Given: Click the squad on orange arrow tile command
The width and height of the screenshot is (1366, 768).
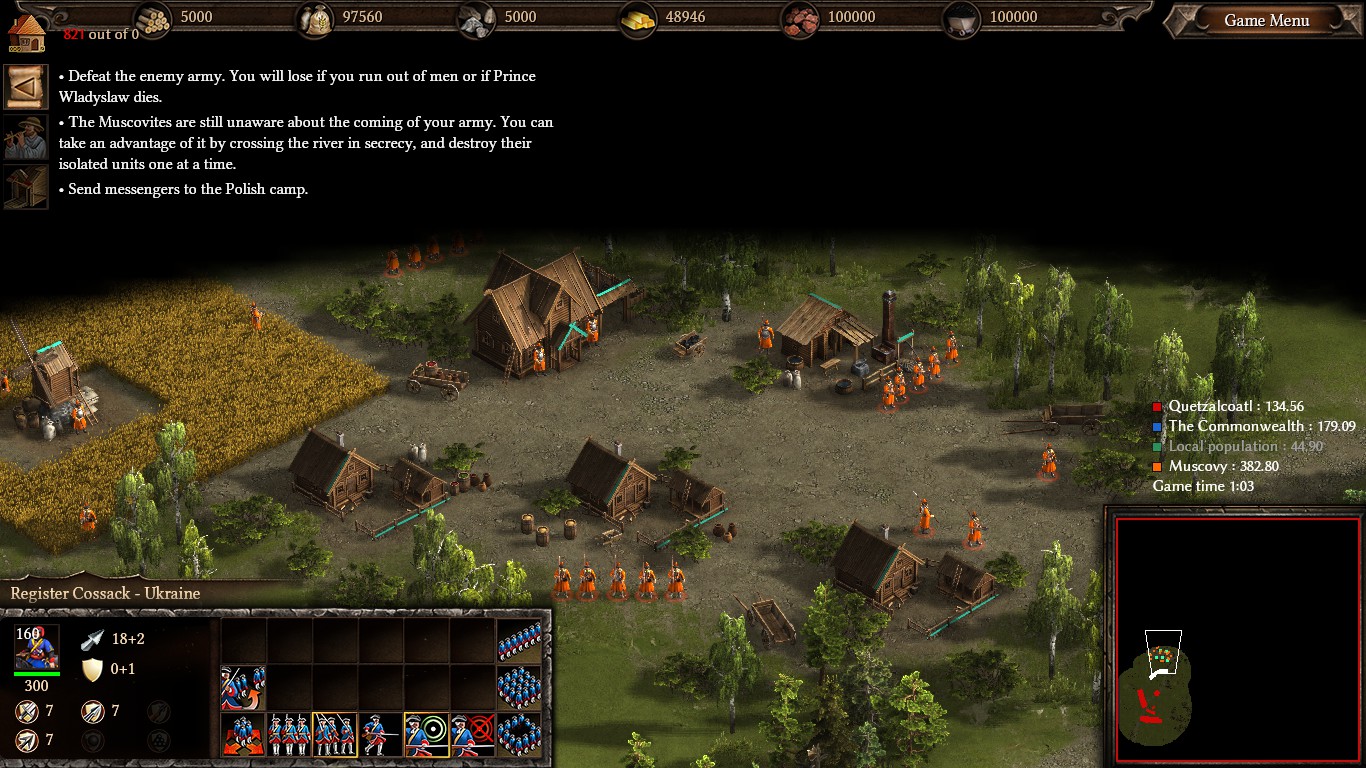Looking at the screenshot, I should pyautogui.click(x=243, y=735).
